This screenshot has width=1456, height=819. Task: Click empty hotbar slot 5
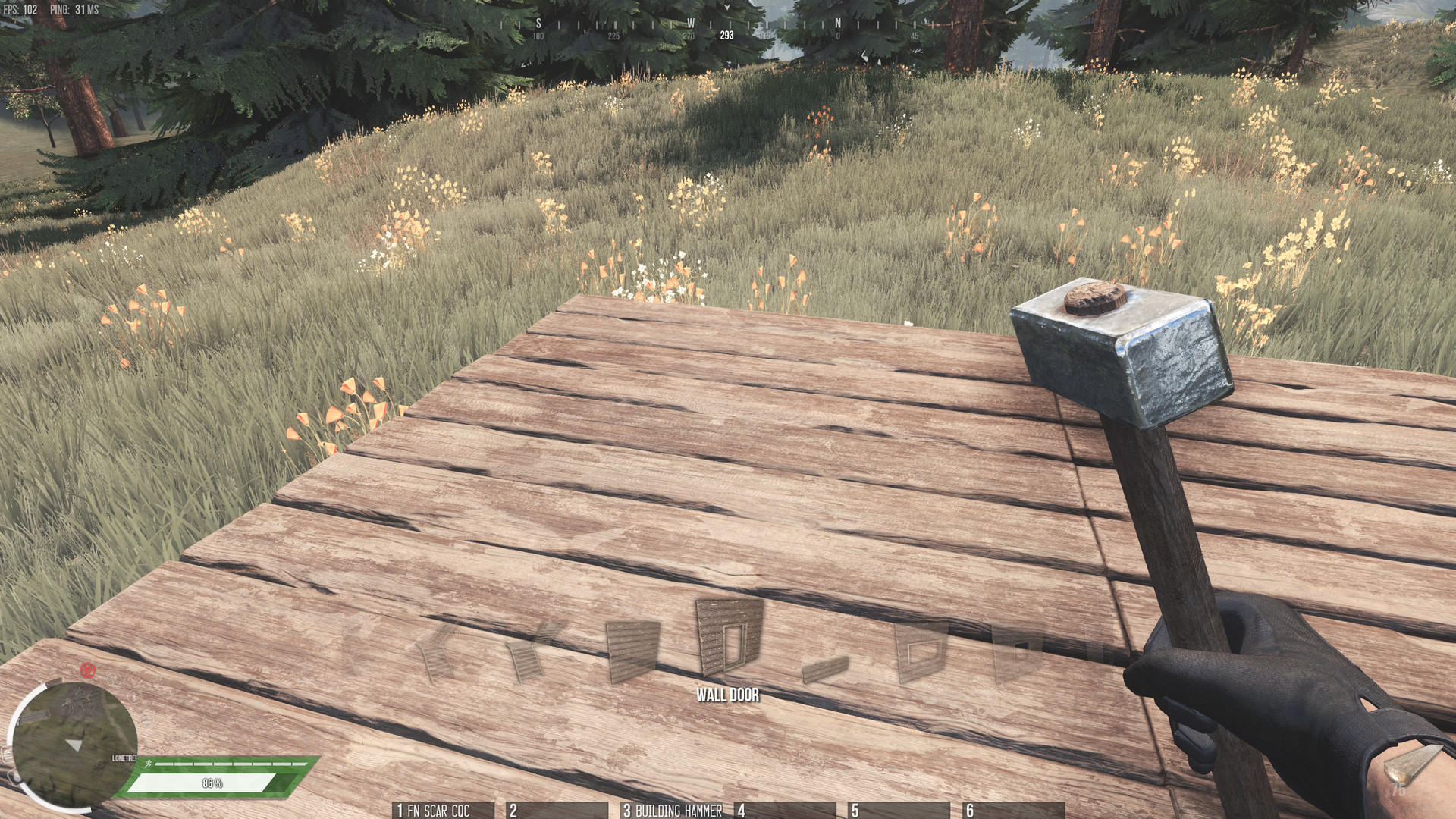point(899,811)
